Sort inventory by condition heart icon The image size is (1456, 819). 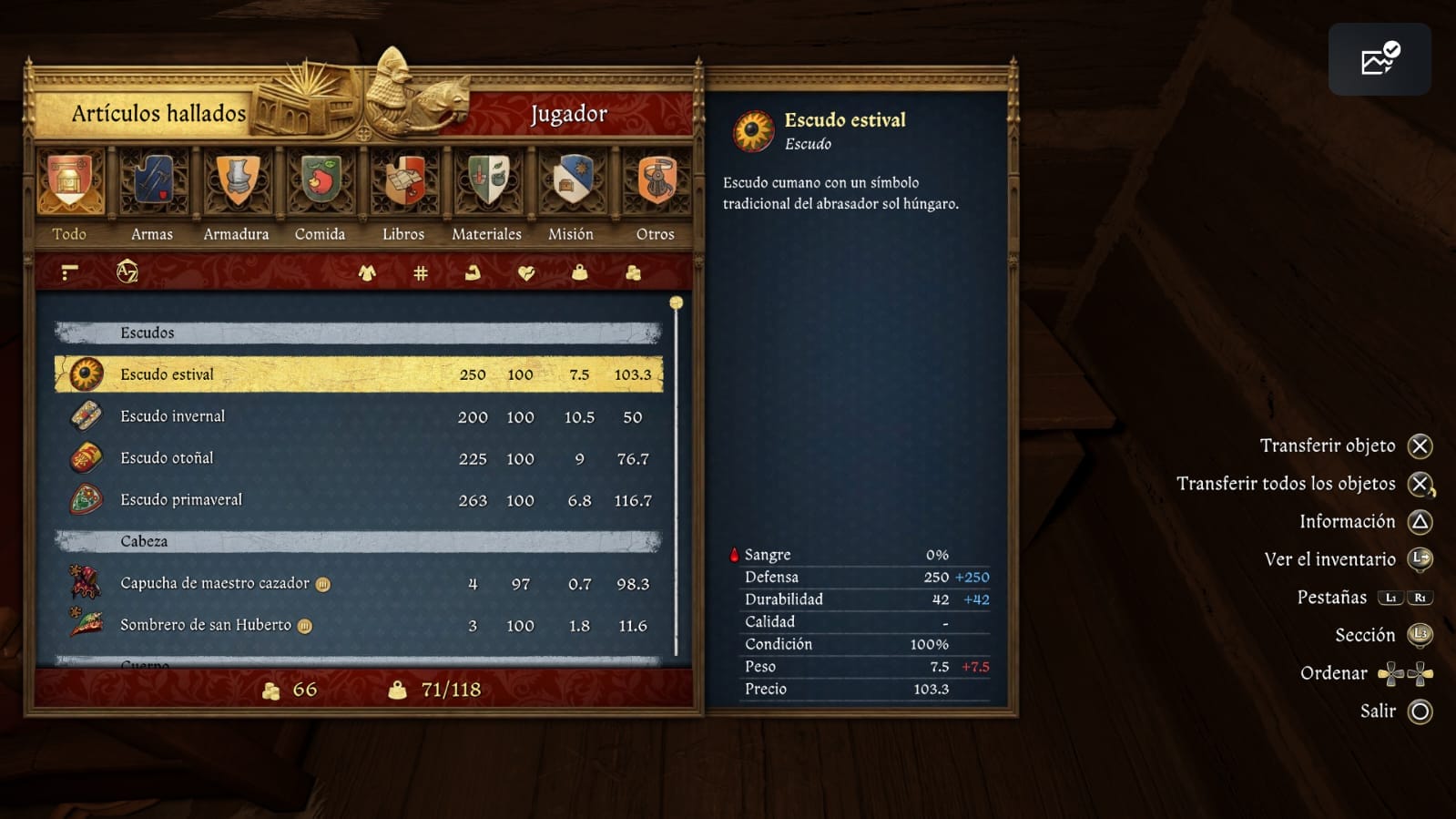tap(524, 272)
